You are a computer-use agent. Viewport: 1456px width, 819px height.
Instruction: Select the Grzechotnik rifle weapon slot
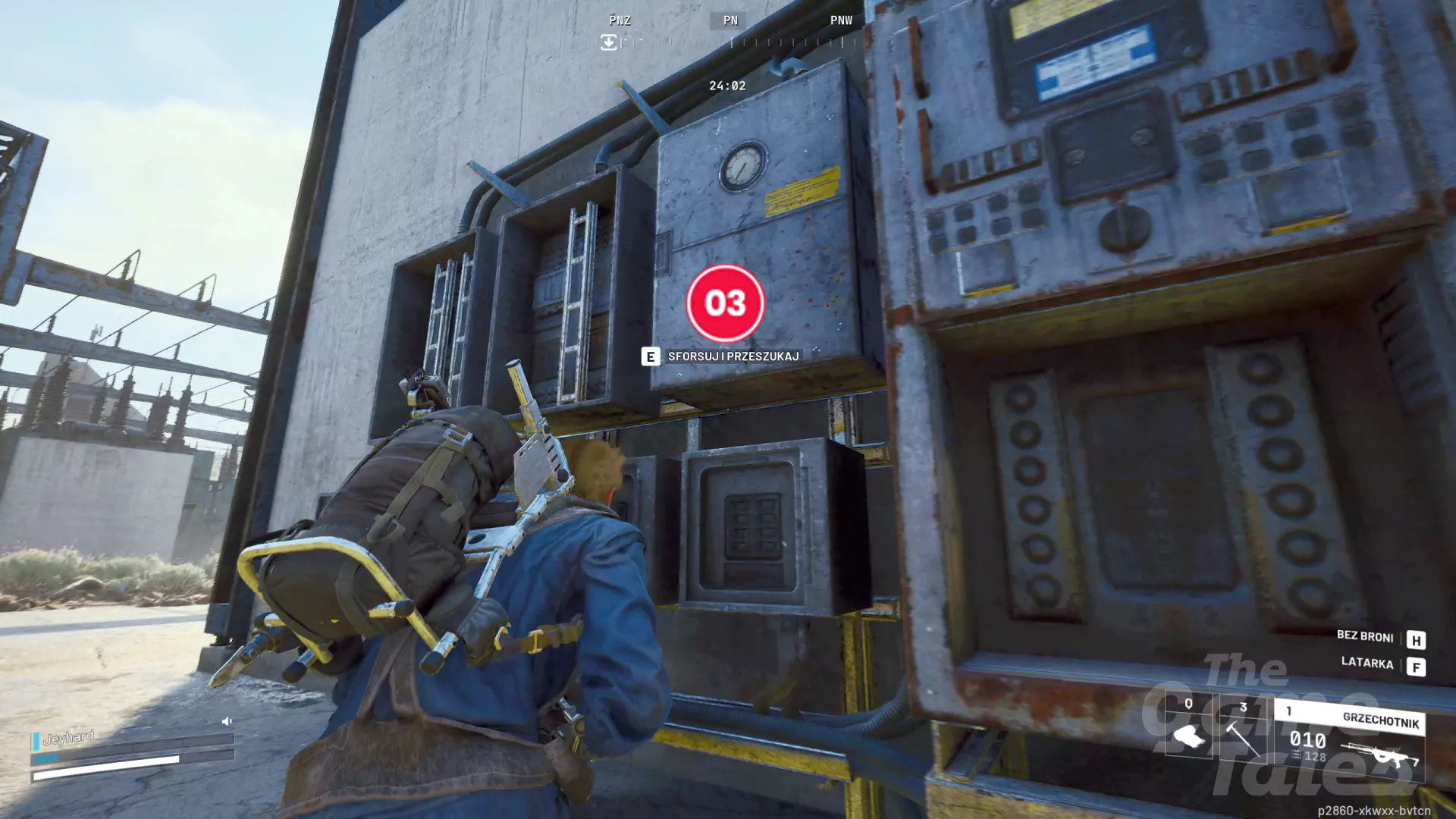[1349, 739]
